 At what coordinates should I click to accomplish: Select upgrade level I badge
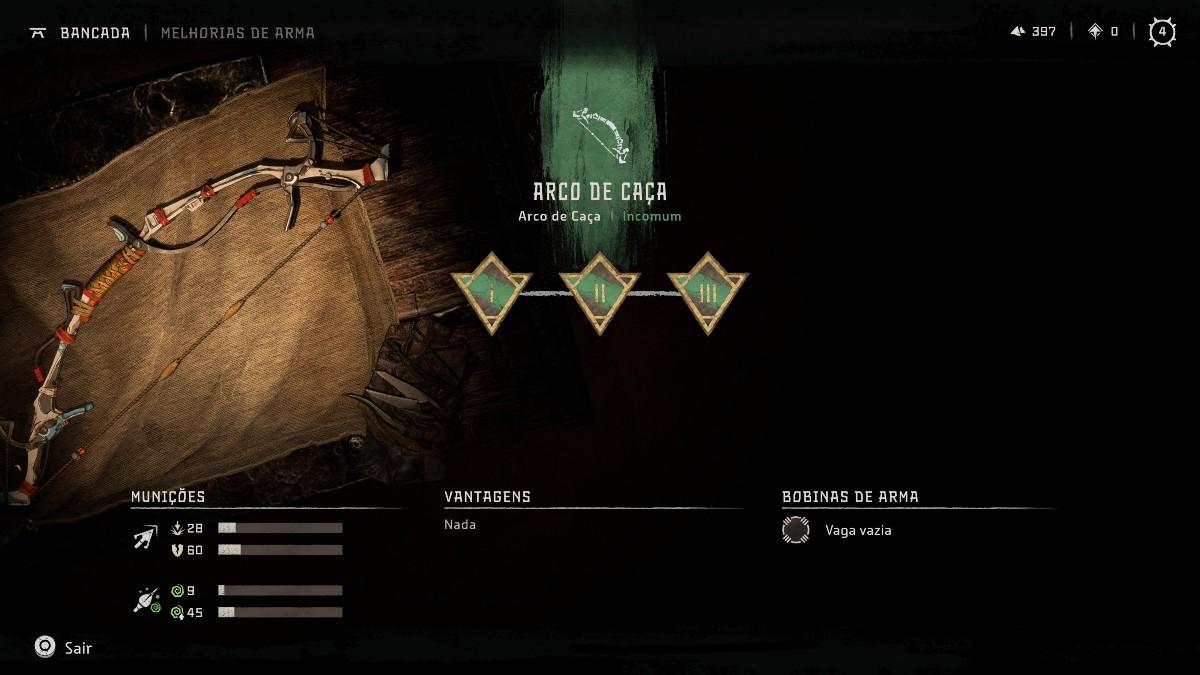tap(491, 291)
